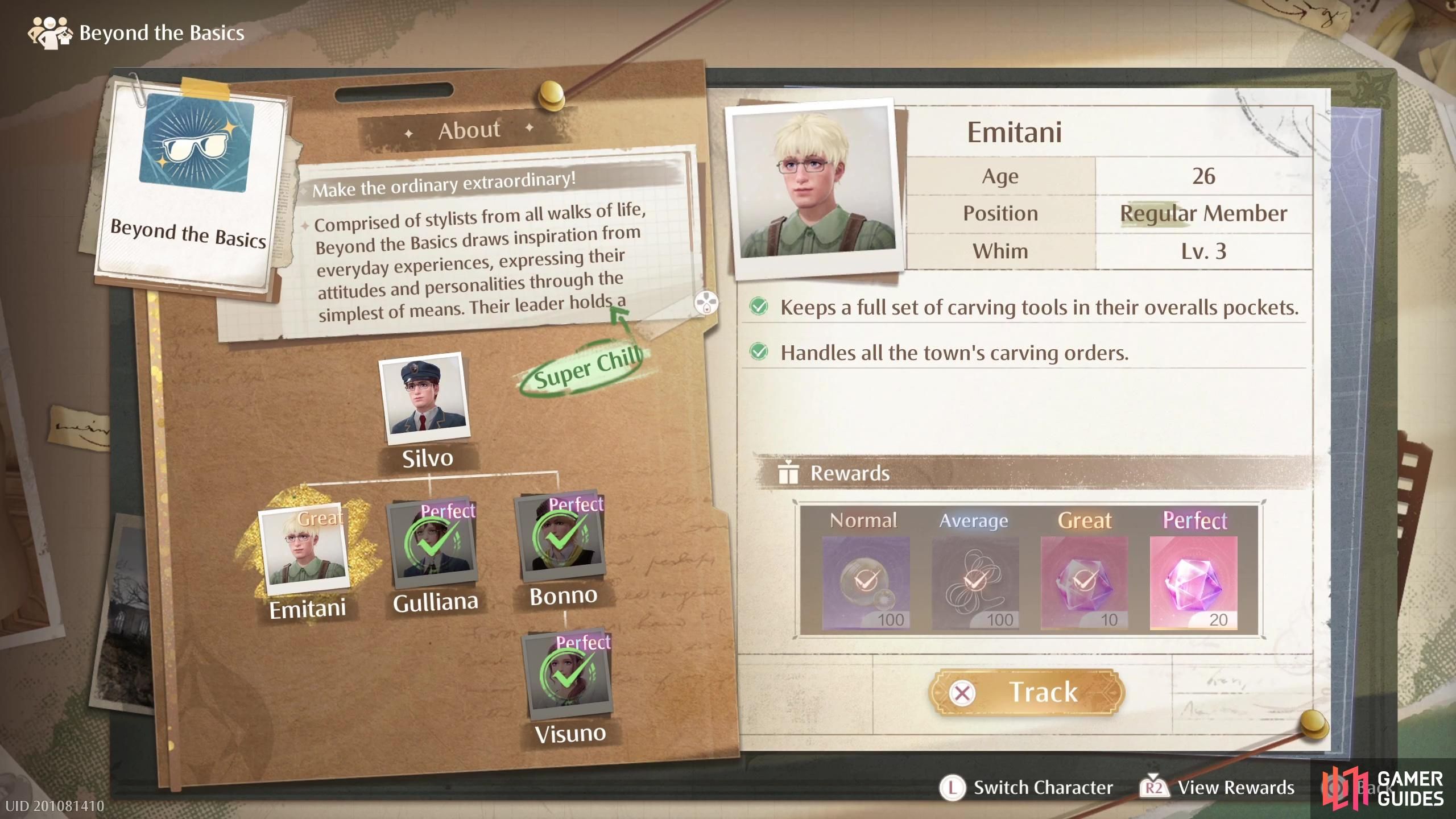Track Emitani's styling challenge

1027,692
